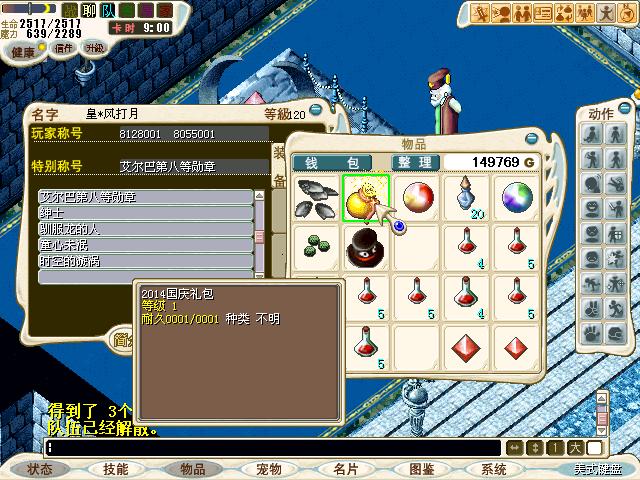640x480 pixels.
Task: Choose the 绅士 title from the list
Action: tap(144, 213)
